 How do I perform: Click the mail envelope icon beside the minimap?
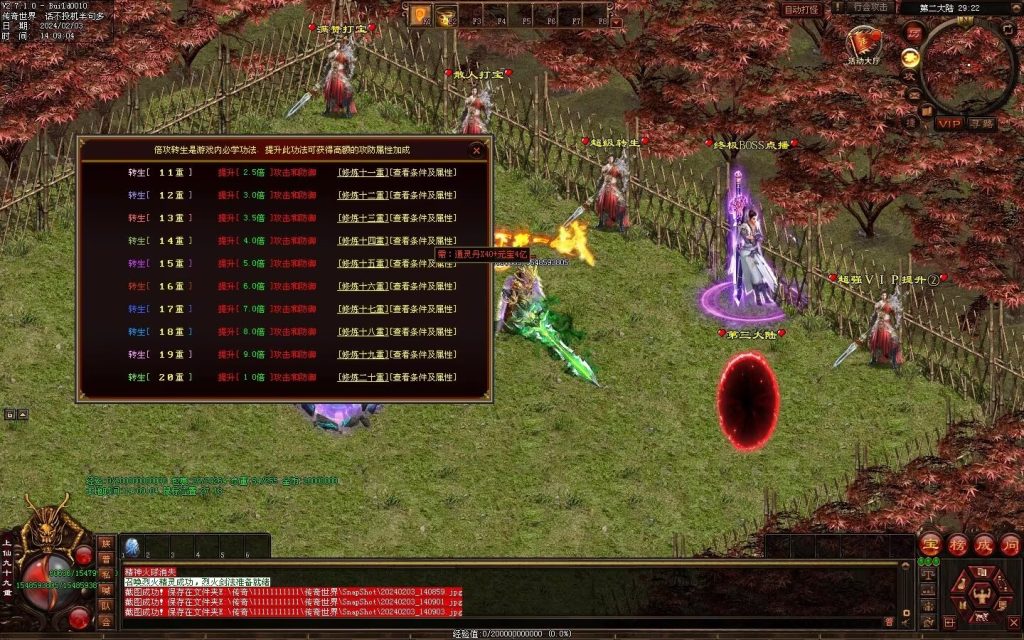click(x=913, y=95)
